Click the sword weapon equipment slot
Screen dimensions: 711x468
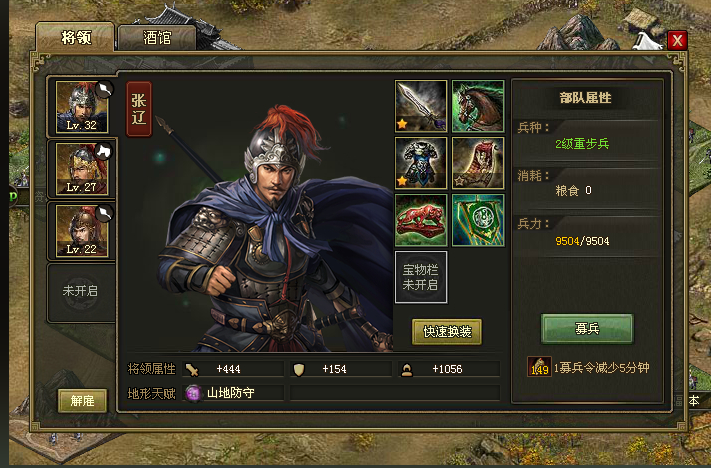pos(421,106)
